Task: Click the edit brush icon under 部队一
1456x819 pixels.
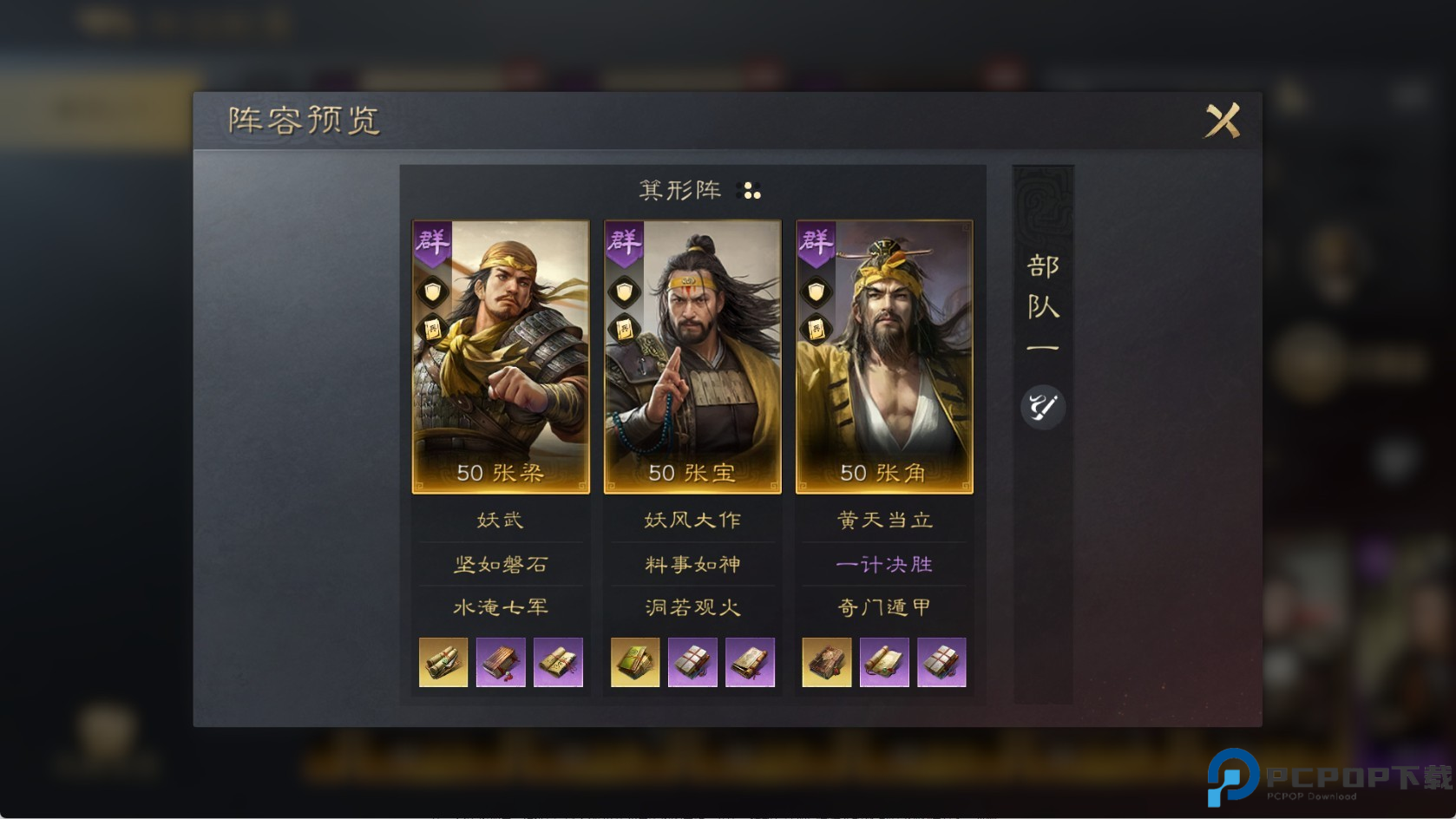Action: click(1041, 408)
